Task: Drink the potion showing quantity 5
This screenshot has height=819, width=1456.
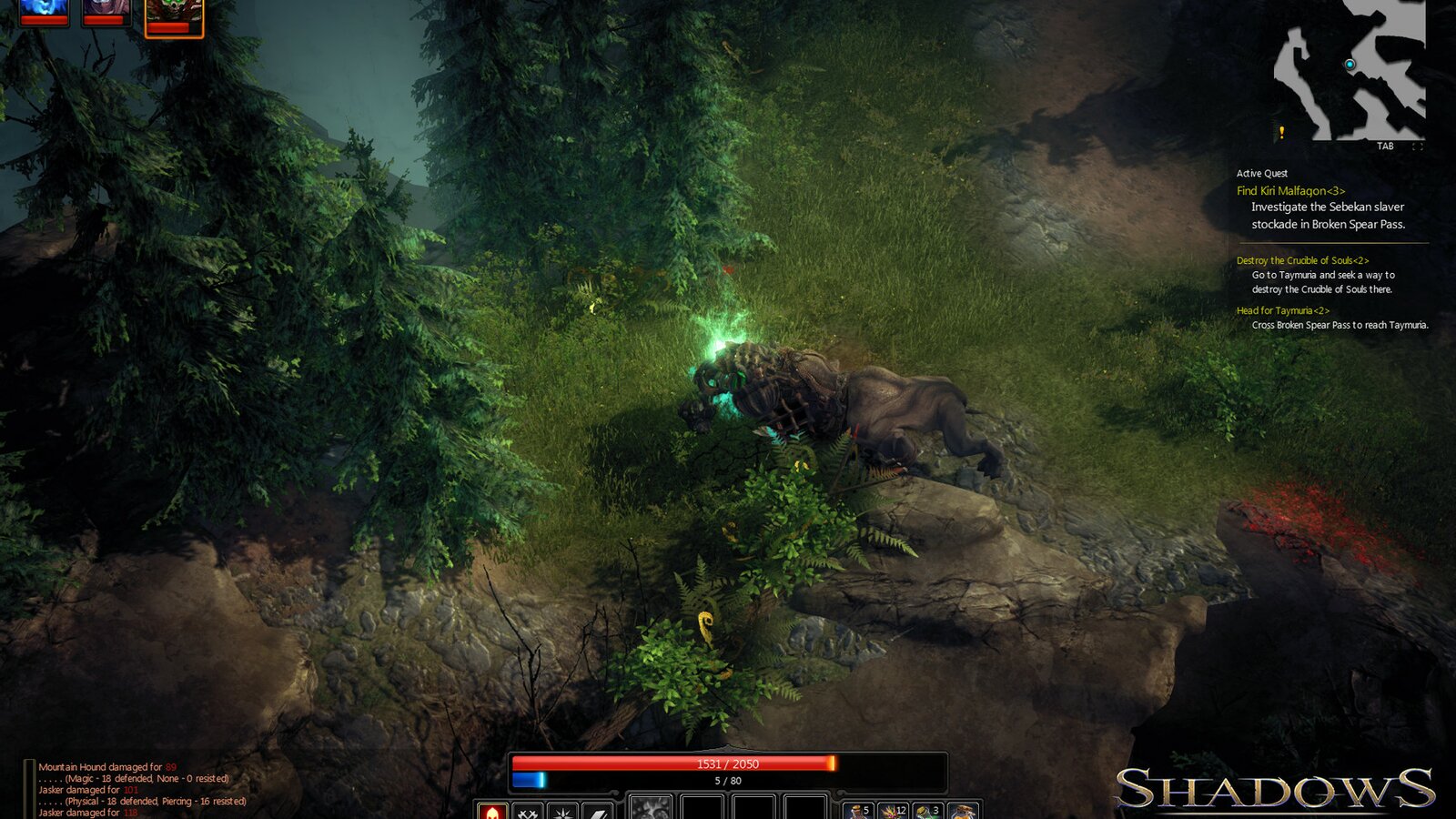Action: pyautogui.click(x=860, y=812)
